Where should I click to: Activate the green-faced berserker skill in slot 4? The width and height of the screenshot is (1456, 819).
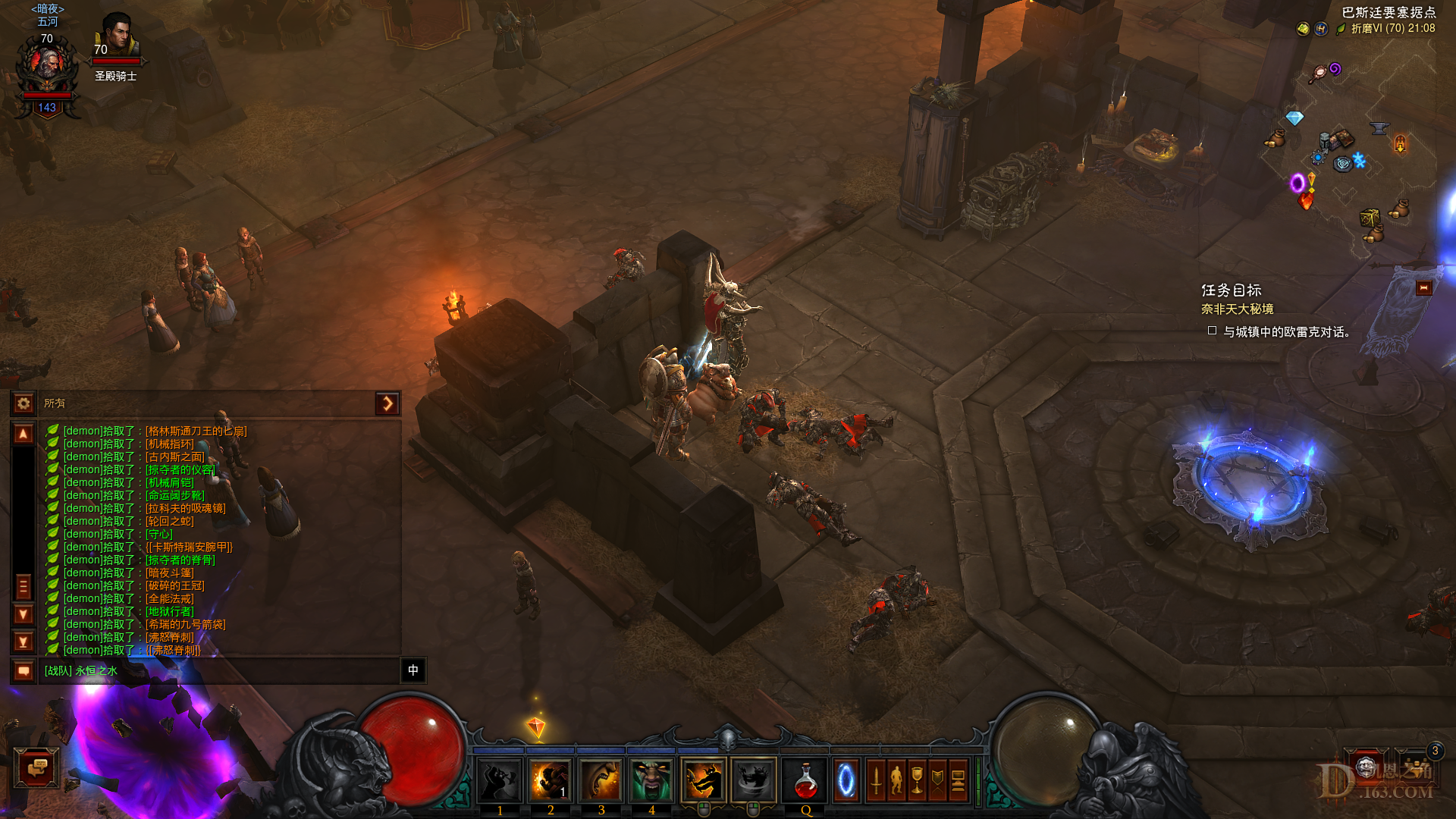[651, 780]
